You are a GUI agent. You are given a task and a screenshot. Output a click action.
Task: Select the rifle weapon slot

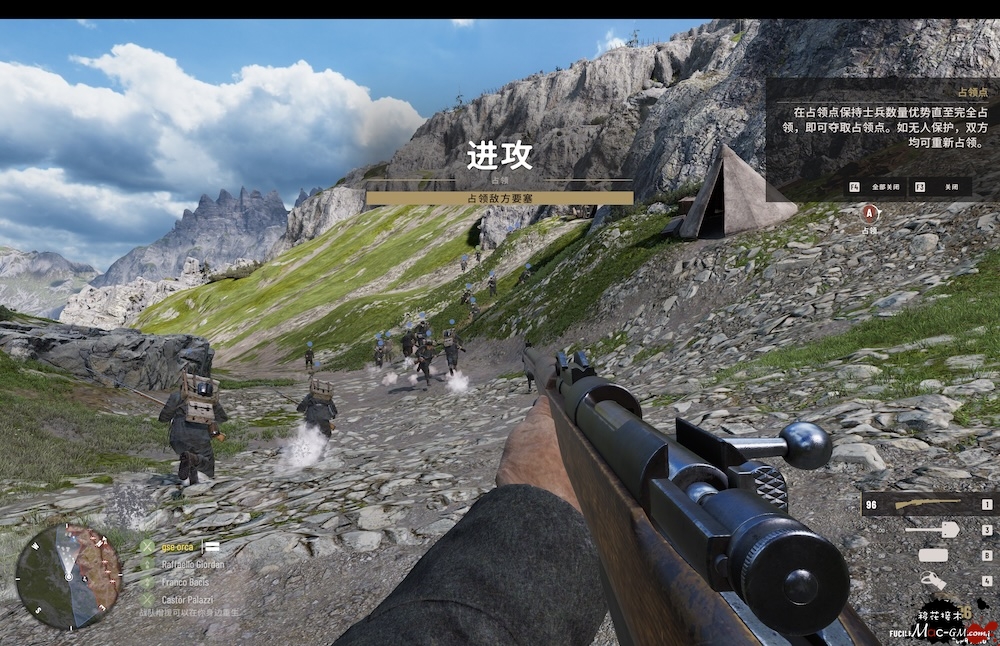[928, 503]
